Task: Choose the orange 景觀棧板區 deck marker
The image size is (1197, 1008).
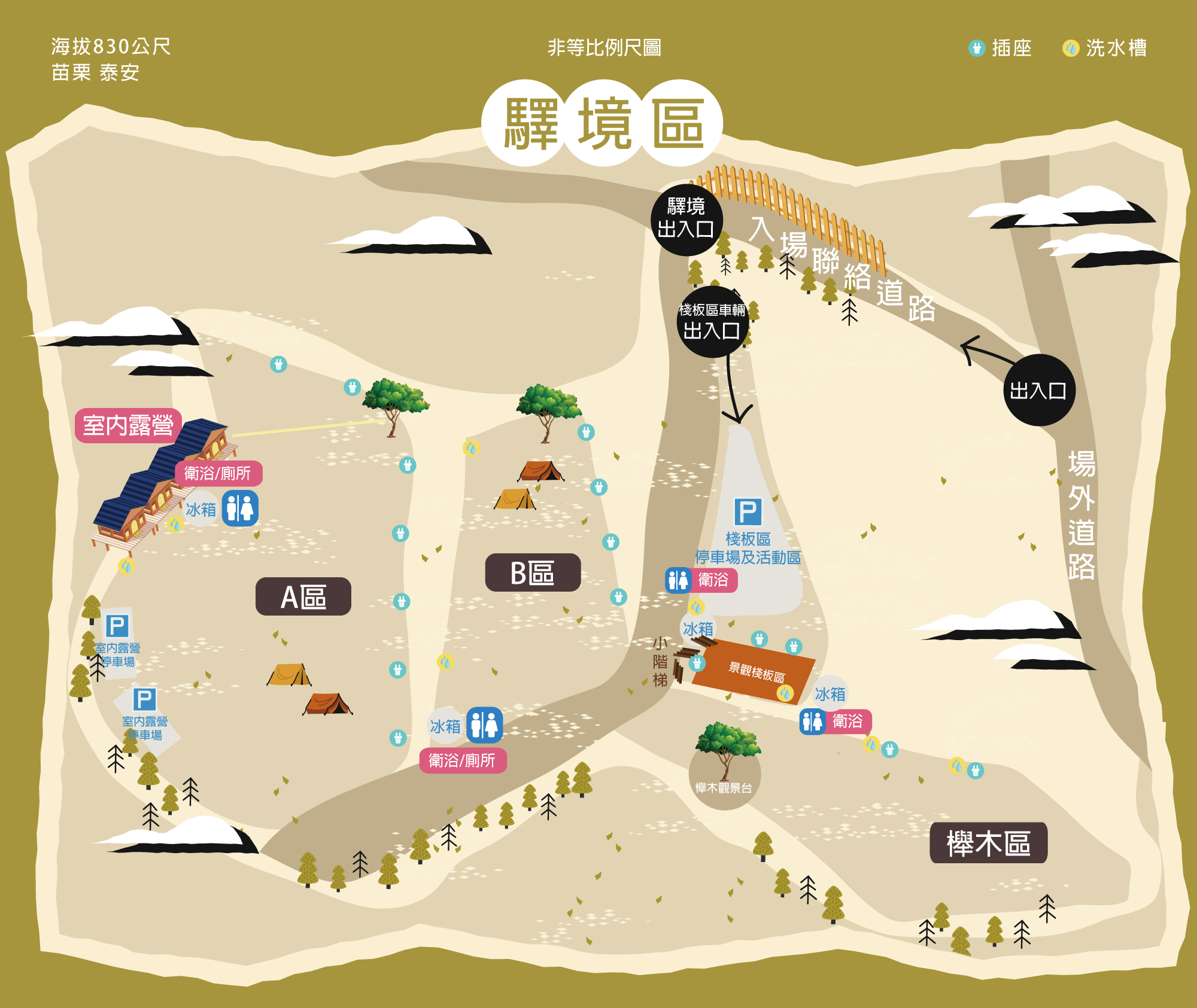Action: [756, 671]
